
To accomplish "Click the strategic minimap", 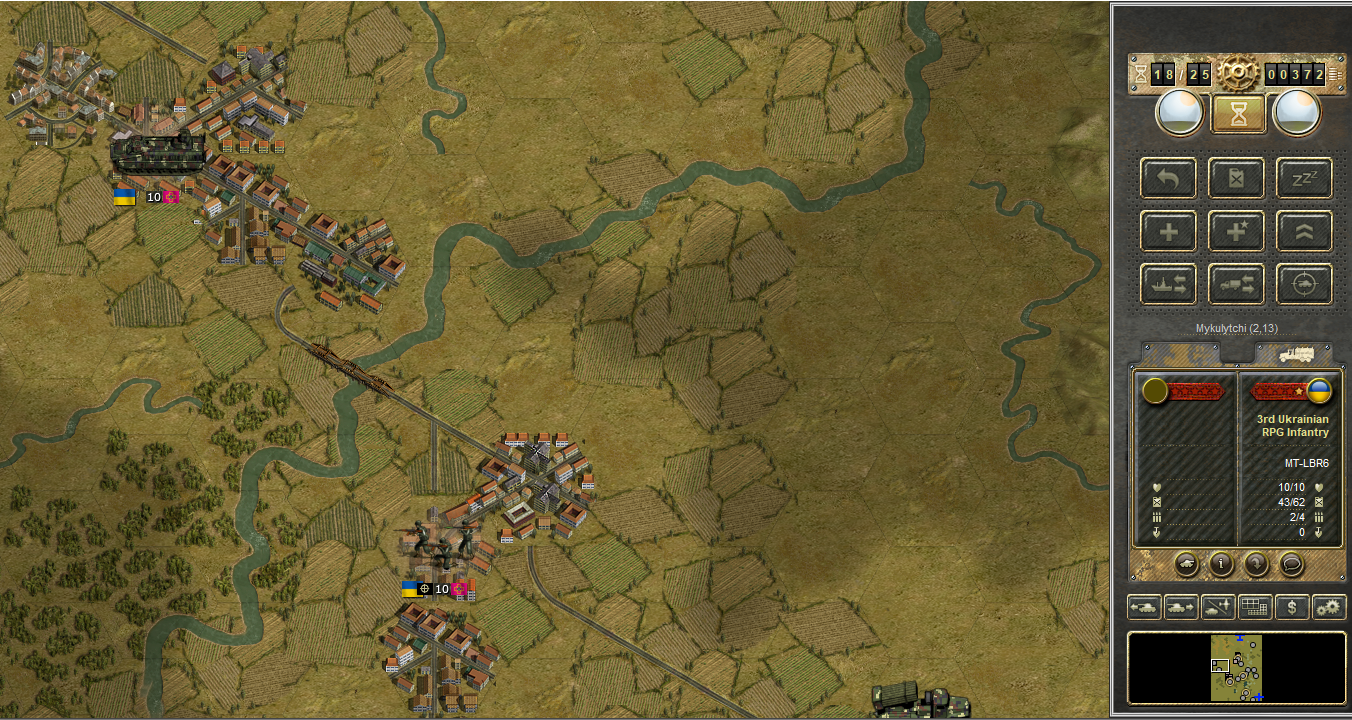I will [1237, 668].
